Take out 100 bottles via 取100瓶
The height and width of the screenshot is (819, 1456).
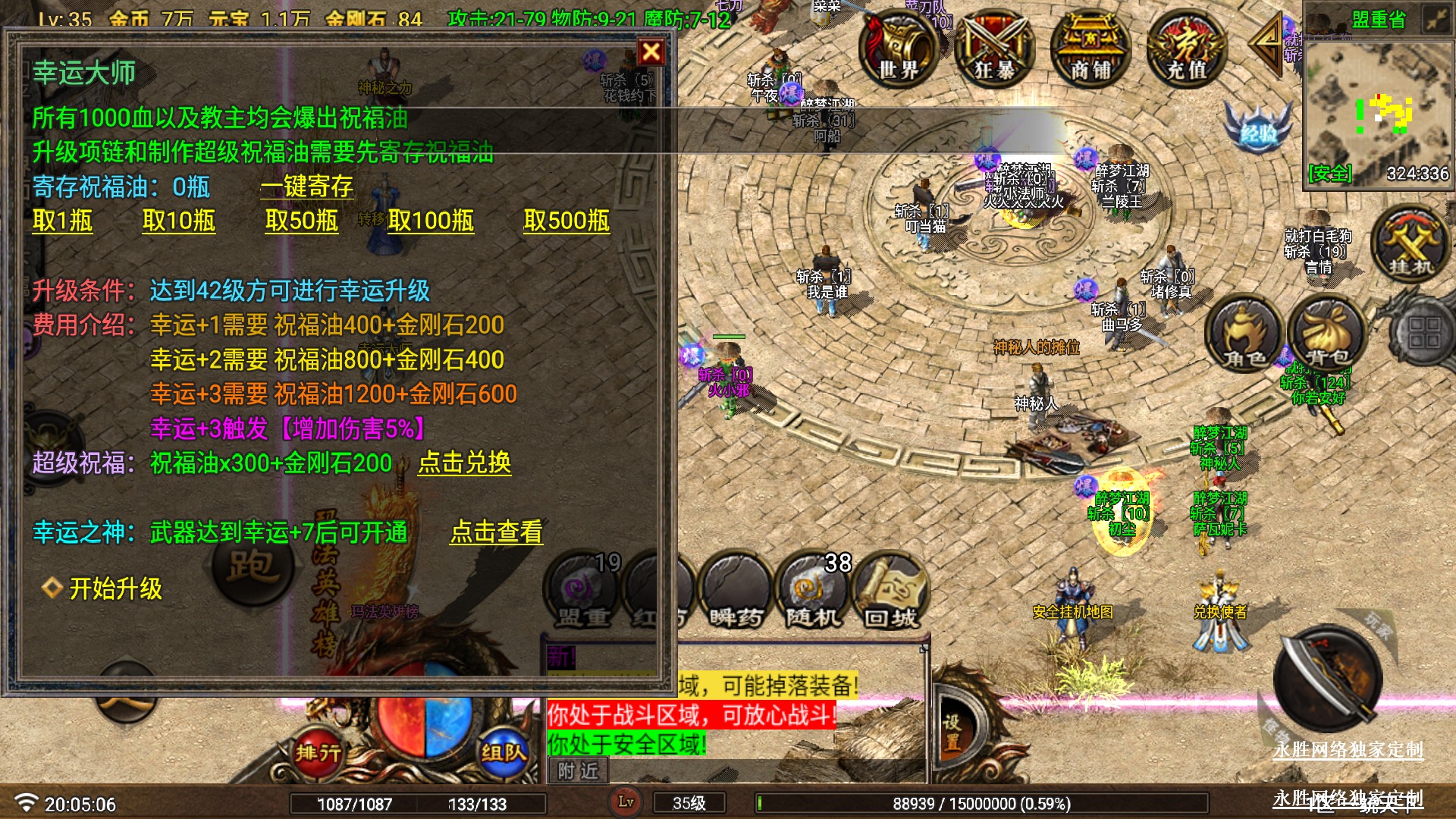pos(431,221)
